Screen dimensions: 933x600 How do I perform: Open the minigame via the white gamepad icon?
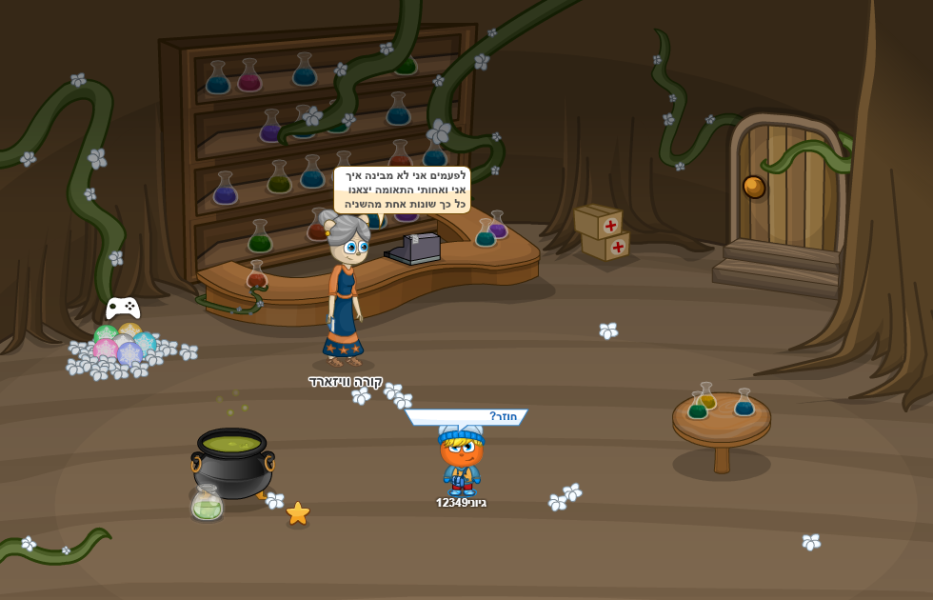123,308
